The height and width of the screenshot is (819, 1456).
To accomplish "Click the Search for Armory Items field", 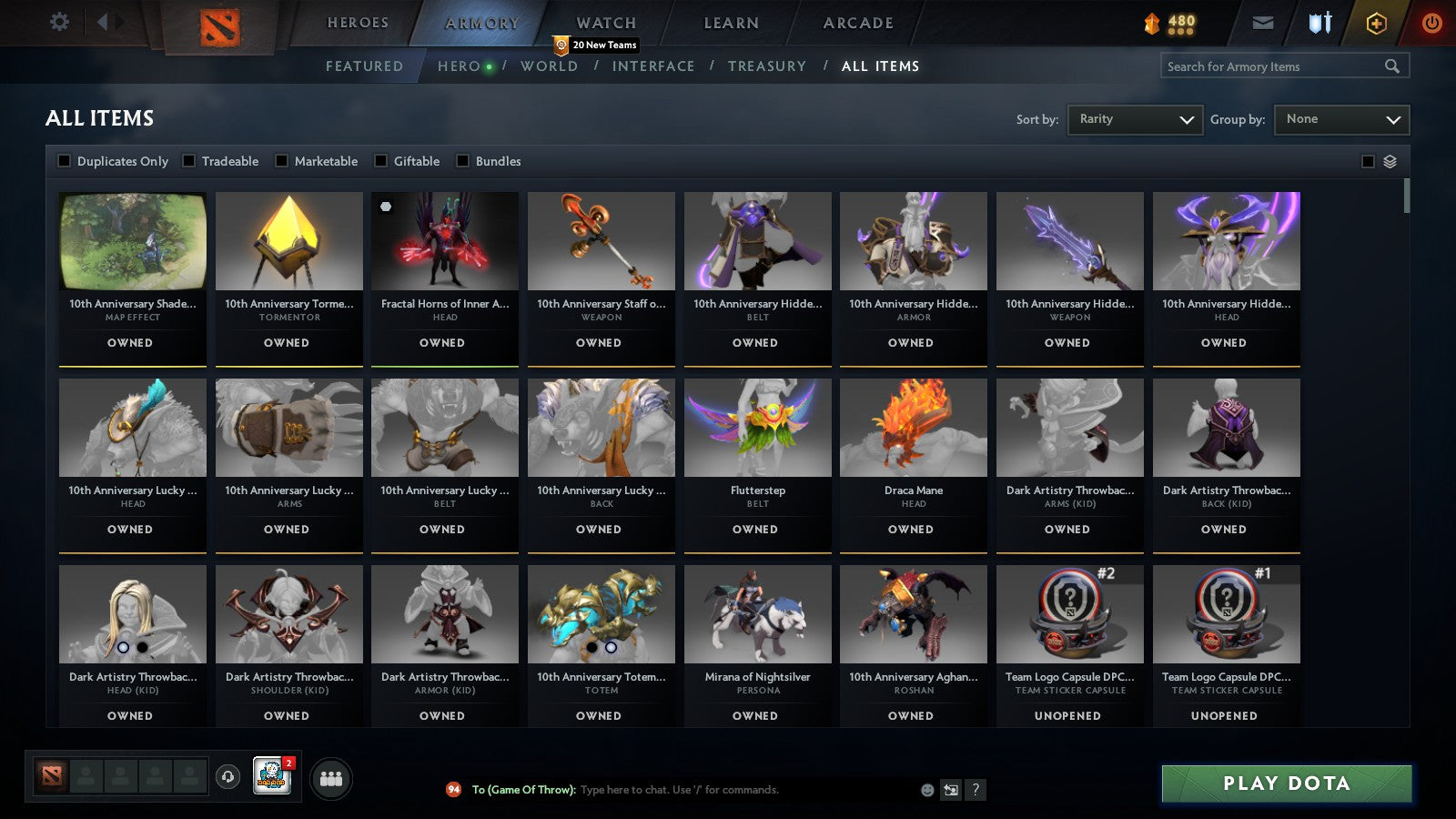I will tap(1274, 66).
